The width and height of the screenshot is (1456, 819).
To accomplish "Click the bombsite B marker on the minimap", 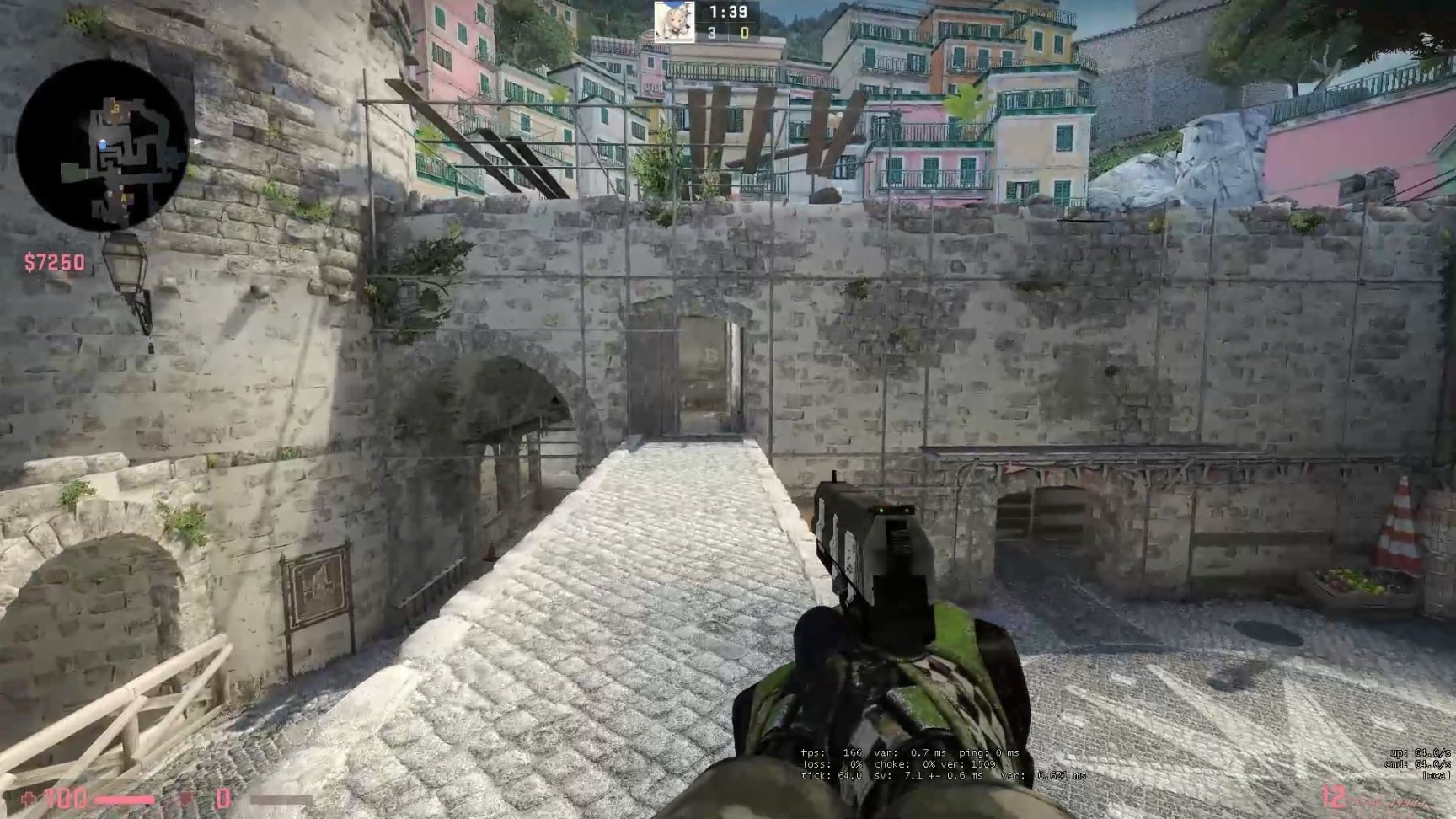I will pos(116,109).
